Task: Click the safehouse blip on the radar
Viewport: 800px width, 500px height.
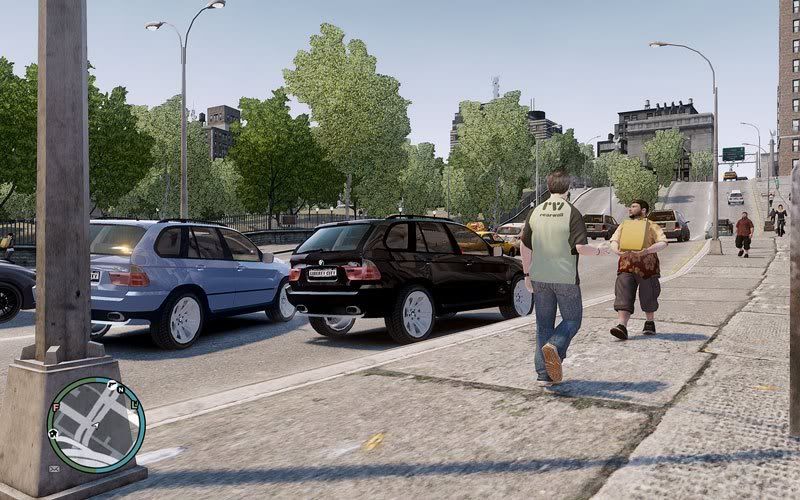Action: pyautogui.click(x=53, y=434)
